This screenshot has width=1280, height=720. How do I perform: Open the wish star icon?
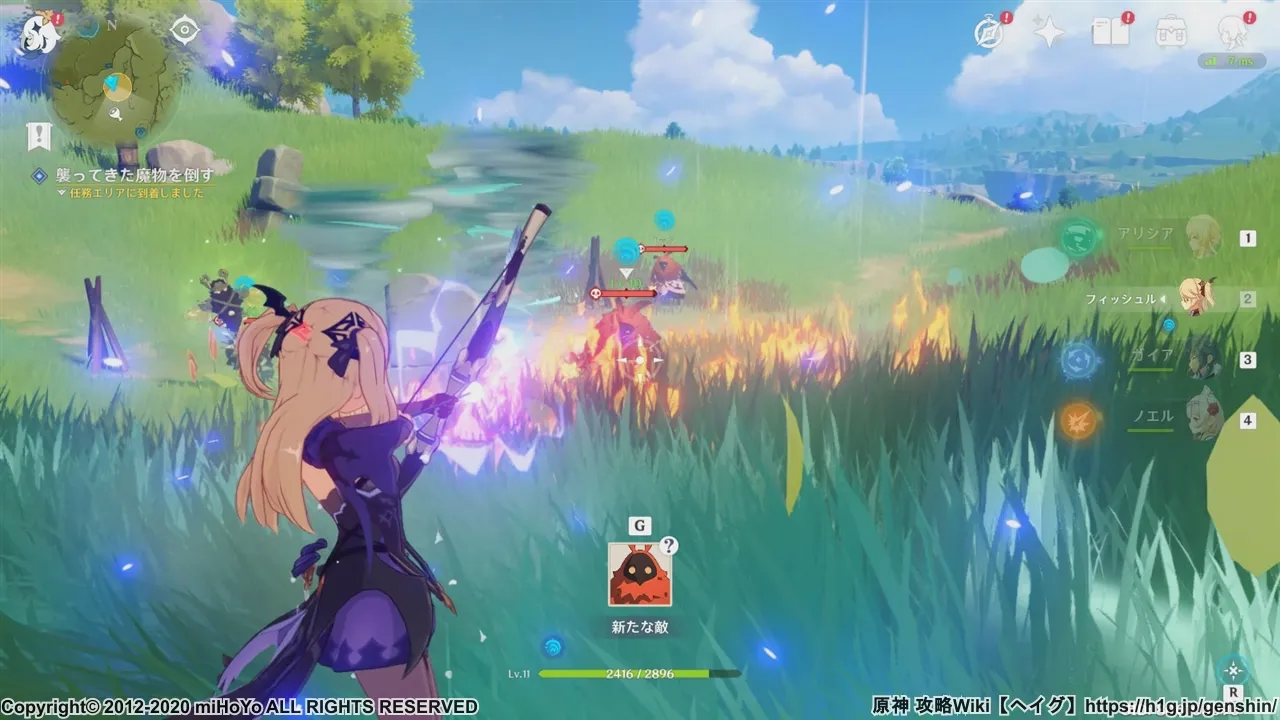tap(1047, 32)
